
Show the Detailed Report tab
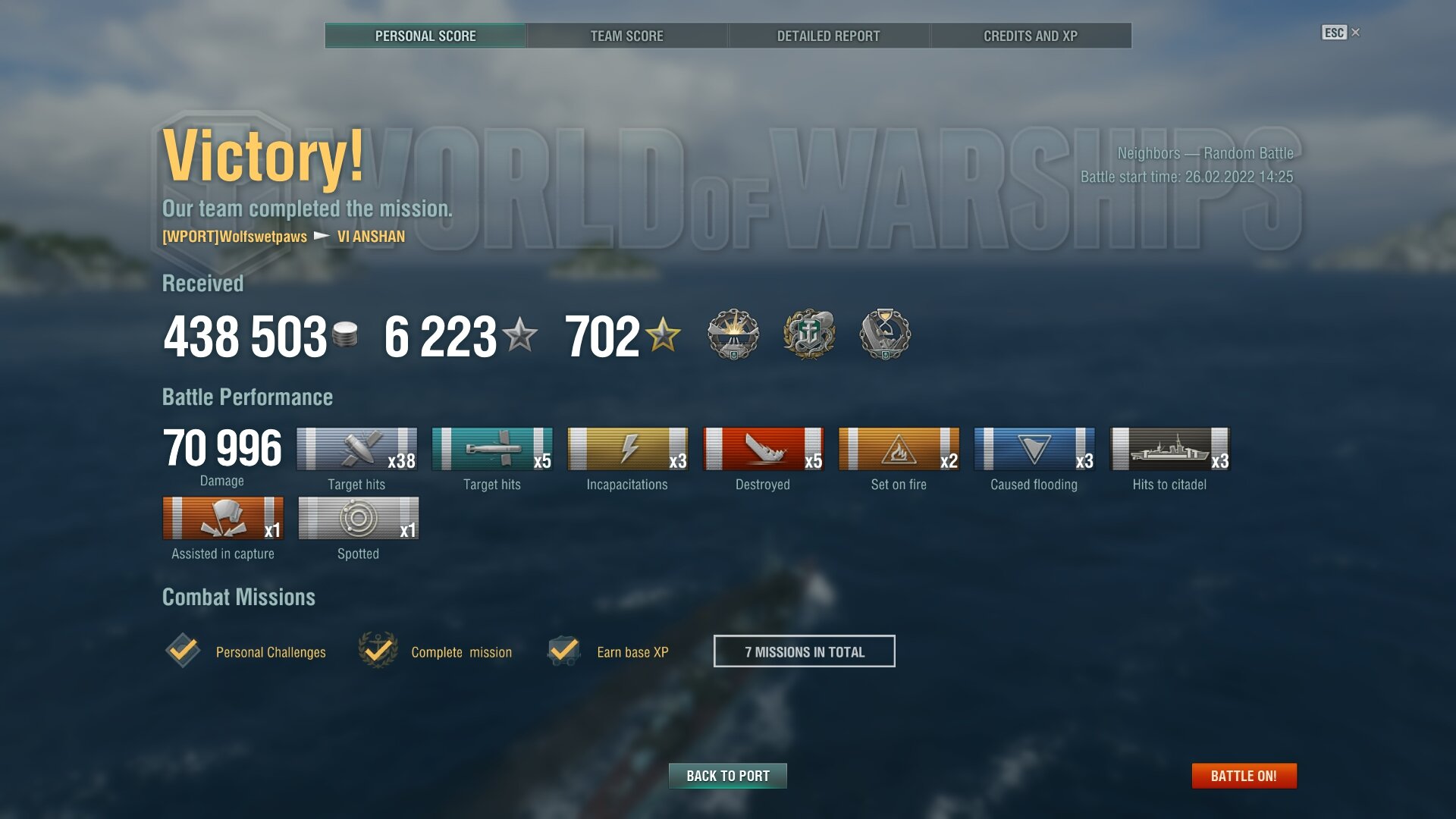point(828,36)
